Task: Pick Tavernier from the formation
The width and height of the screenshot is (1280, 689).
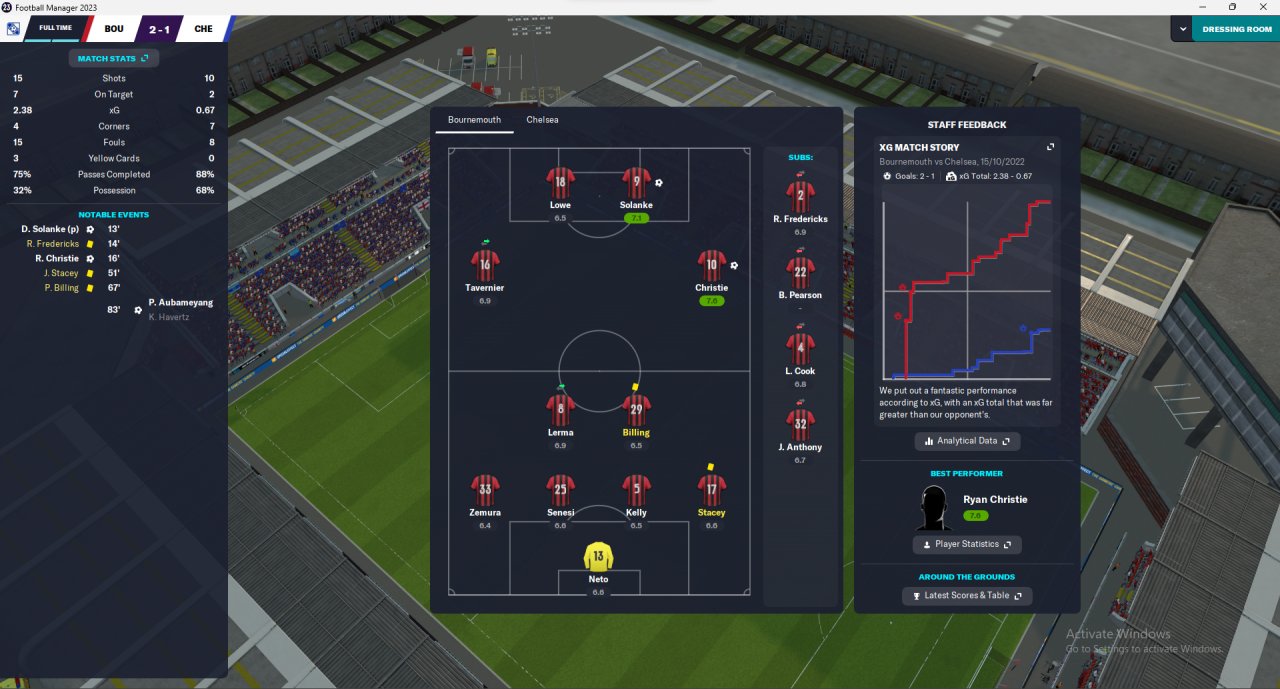Action: tap(485, 266)
